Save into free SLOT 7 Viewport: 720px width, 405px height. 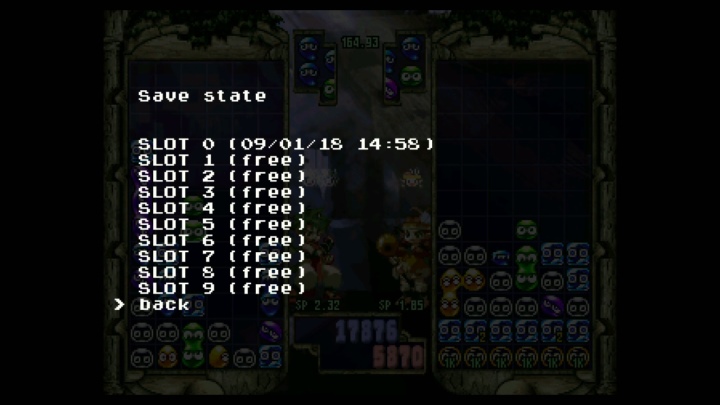click(222, 256)
